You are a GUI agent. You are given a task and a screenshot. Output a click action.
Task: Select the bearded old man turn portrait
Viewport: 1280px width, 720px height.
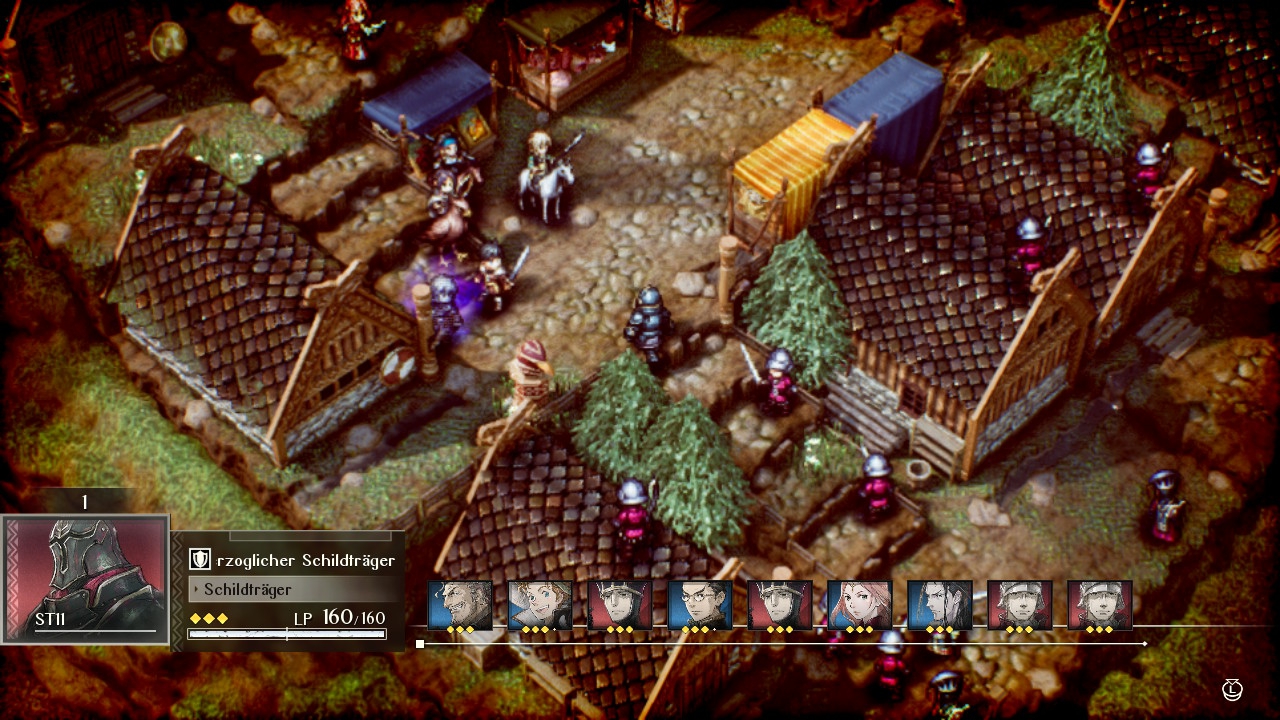(460, 604)
